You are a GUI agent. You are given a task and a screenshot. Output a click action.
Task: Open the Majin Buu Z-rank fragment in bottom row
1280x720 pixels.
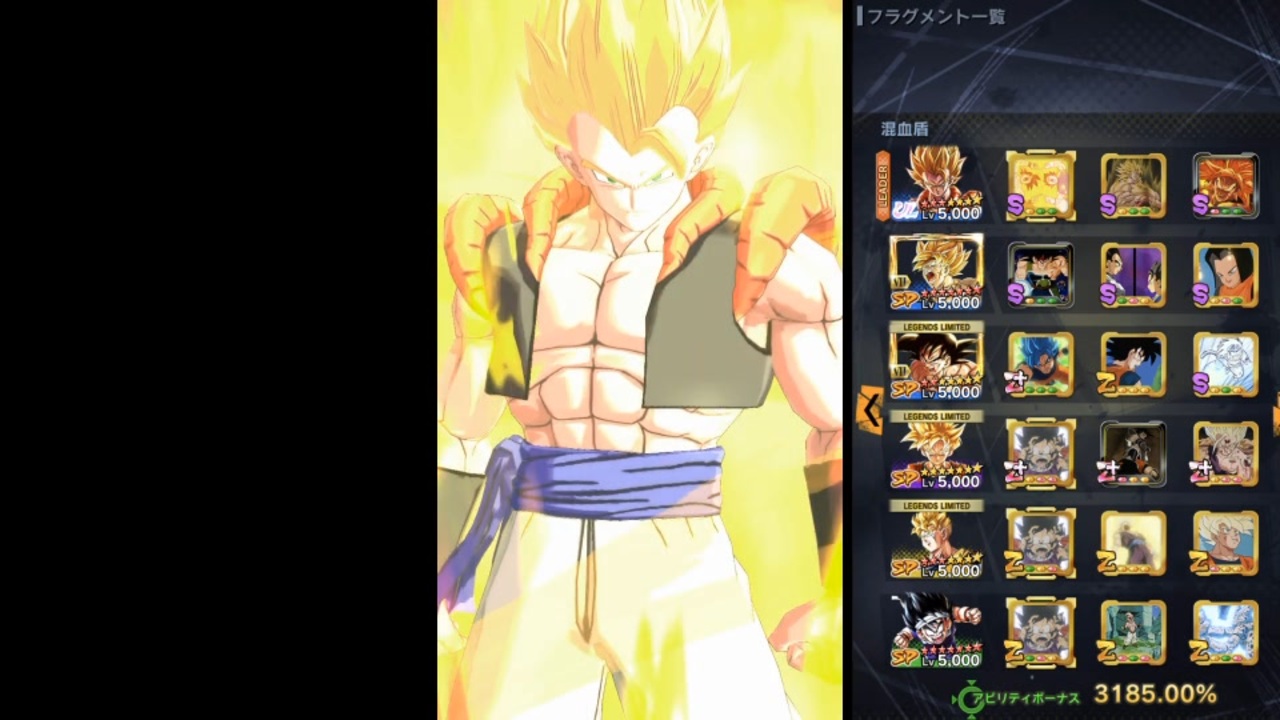[x=1133, y=632]
